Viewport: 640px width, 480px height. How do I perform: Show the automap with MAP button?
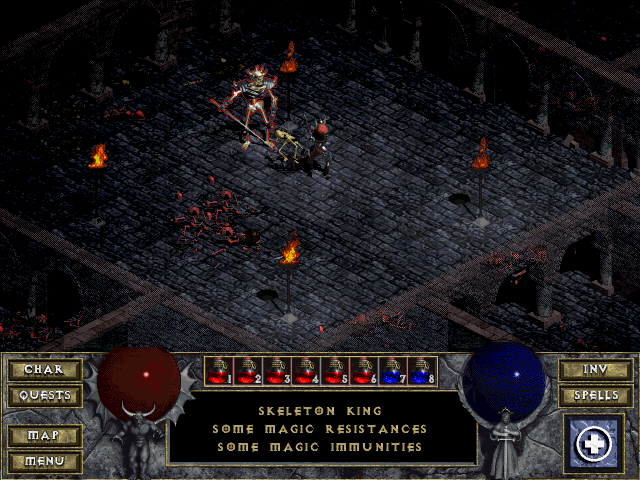pos(44,436)
